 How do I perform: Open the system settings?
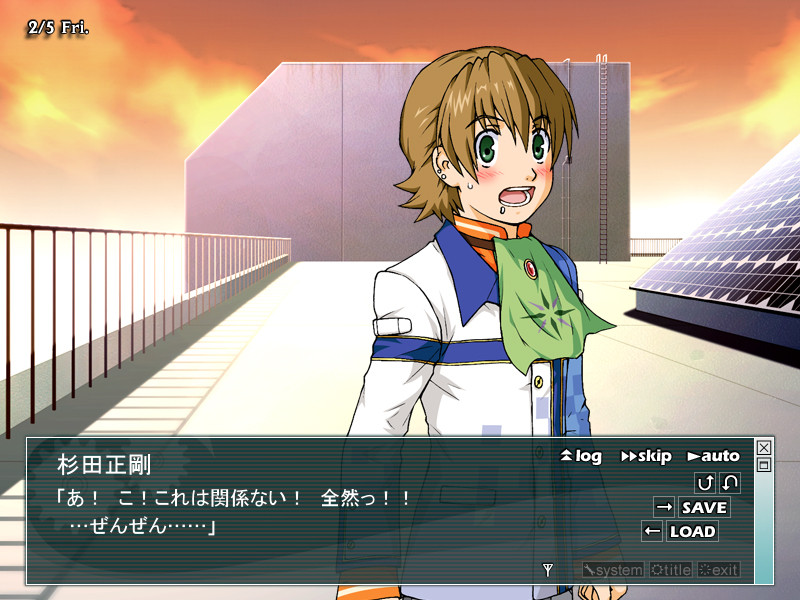[x=614, y=570]
